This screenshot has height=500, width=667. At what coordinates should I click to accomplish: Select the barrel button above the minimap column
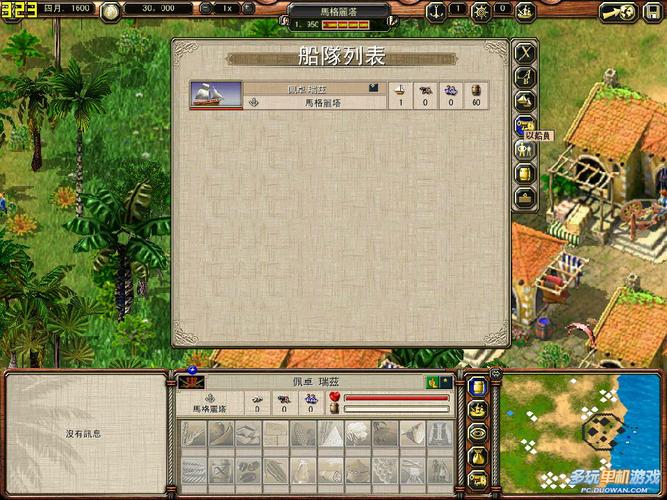coord(478,387)
